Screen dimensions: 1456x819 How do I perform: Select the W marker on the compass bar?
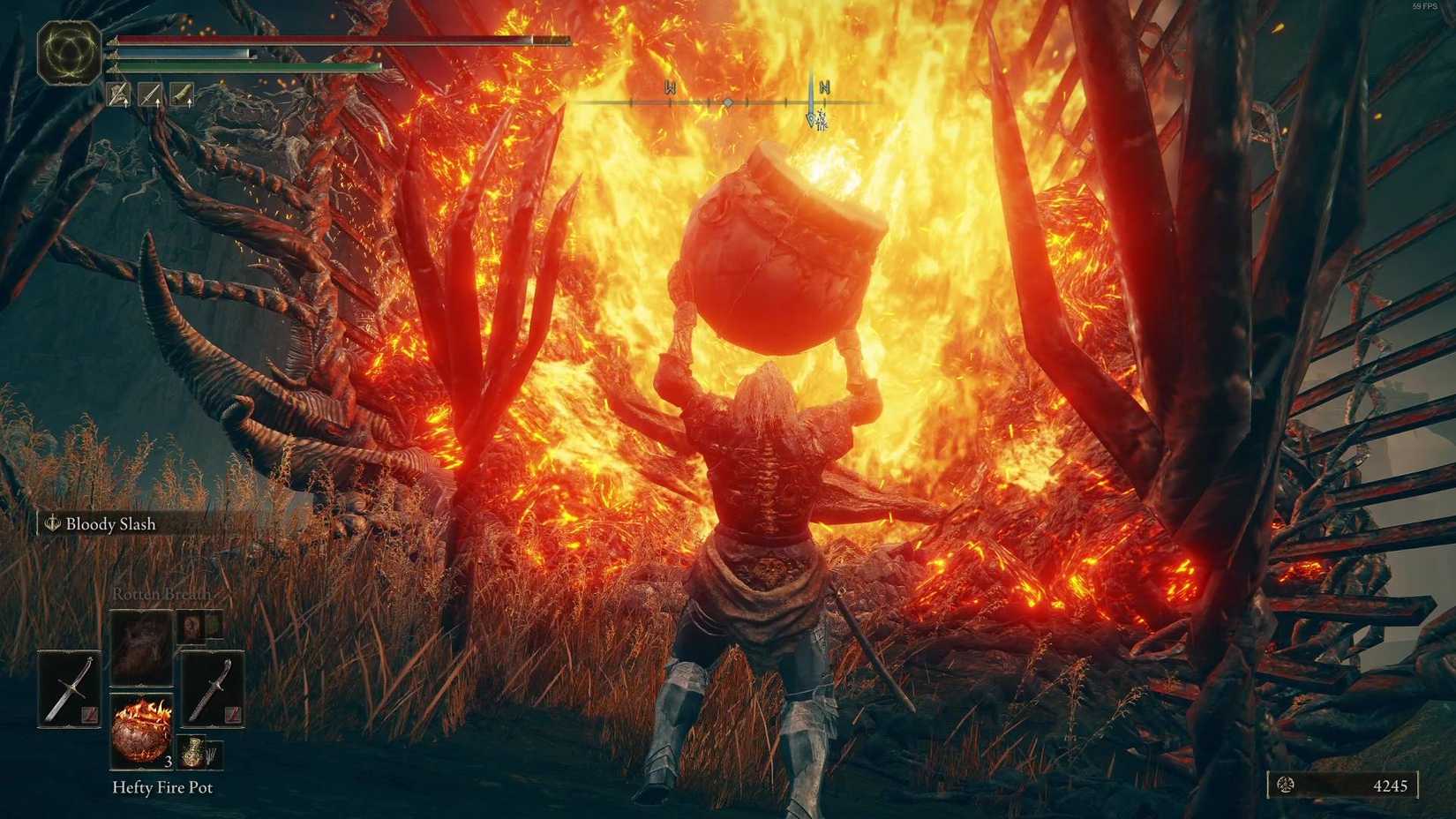pos(671,88)
